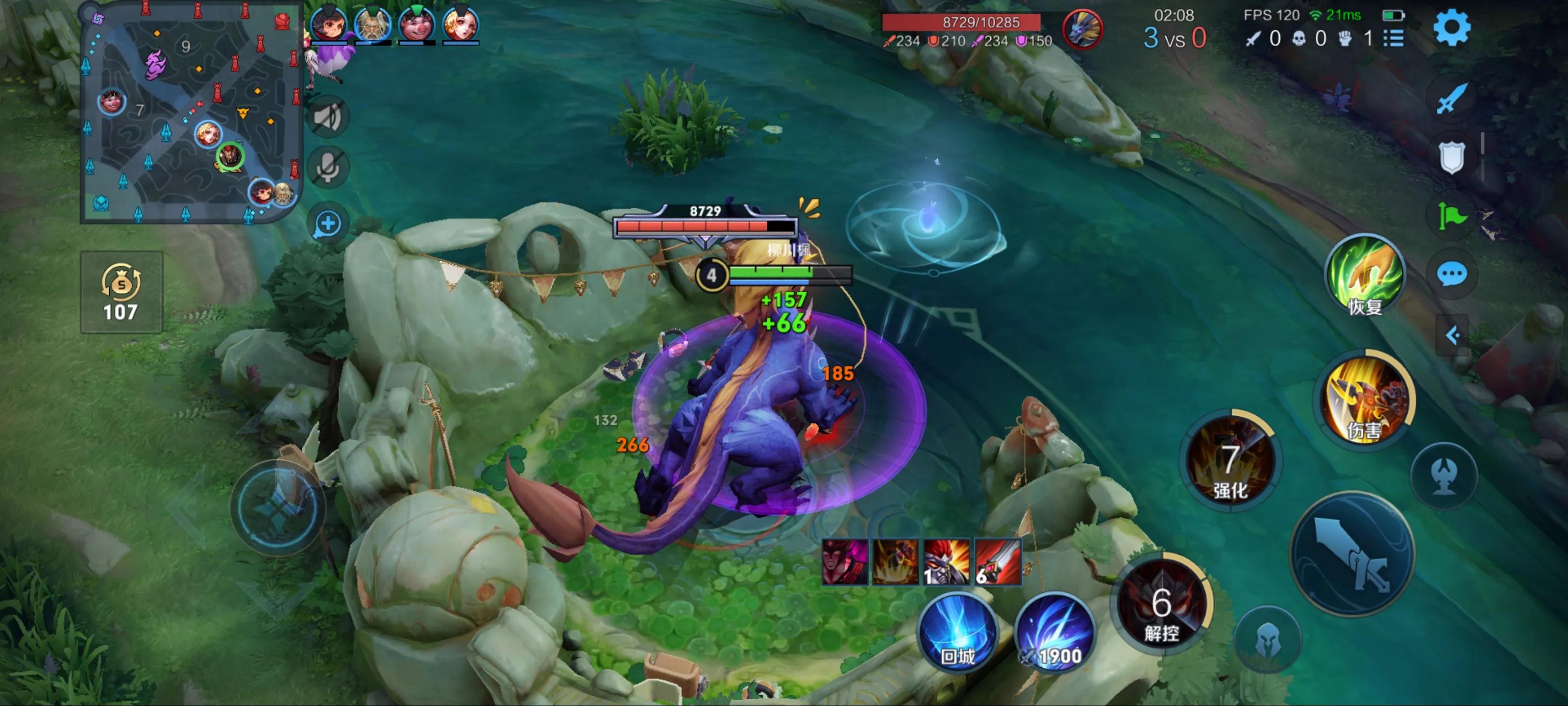
Task: Open the scoreboard list icon
Action: point(1393,38)
